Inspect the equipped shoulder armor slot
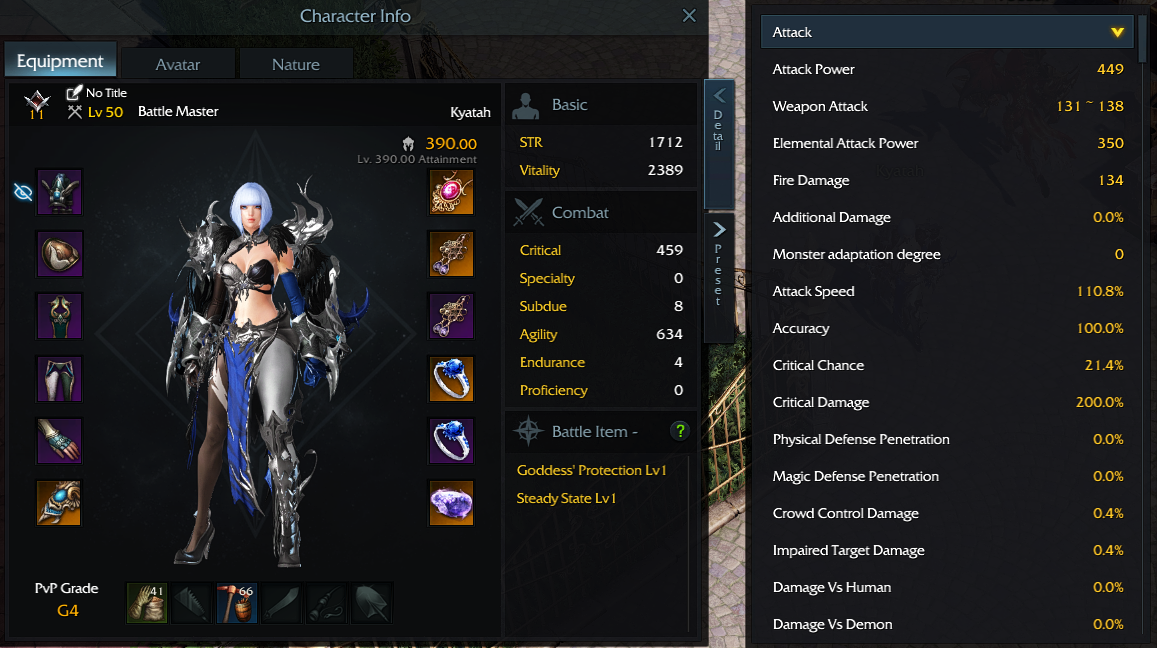 coord(59,254)
